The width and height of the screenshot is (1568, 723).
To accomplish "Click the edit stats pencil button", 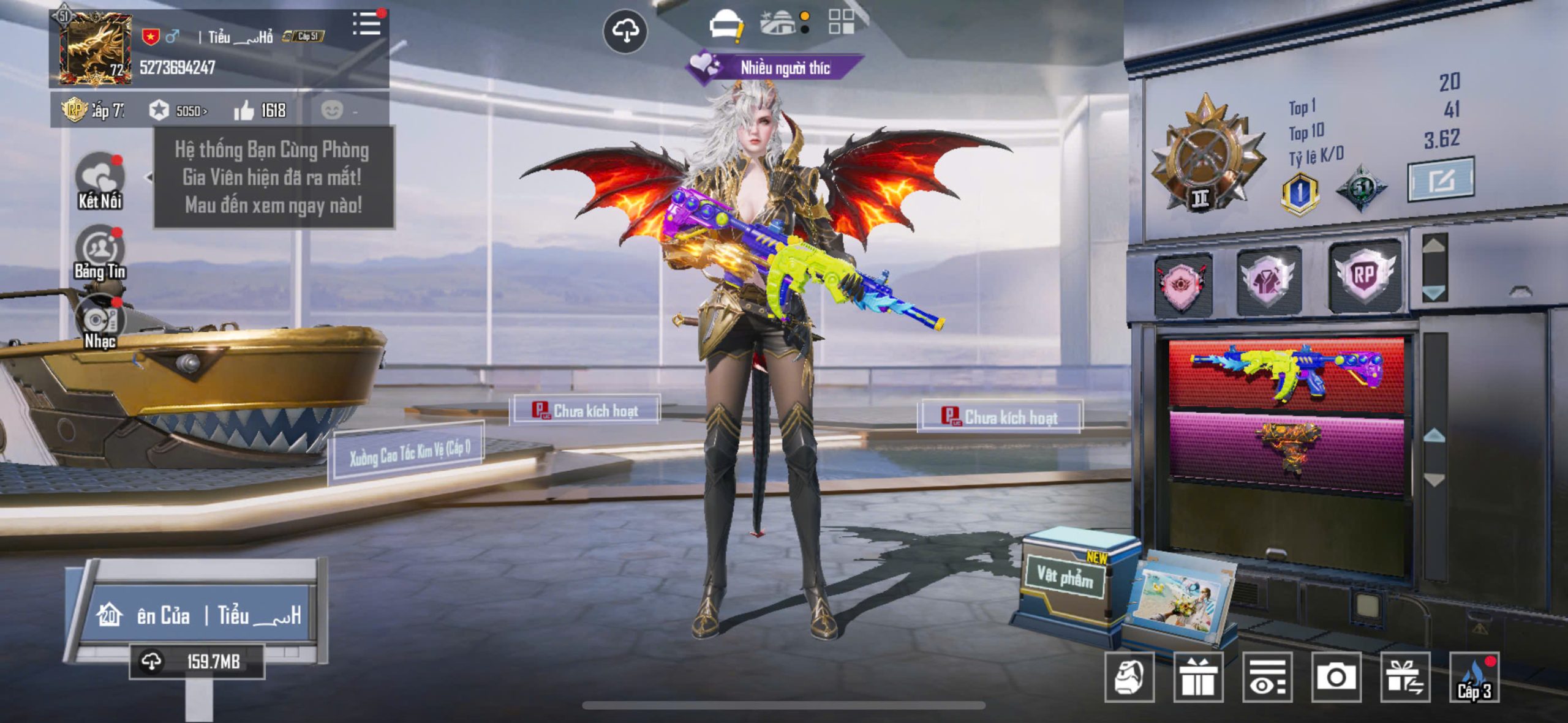I will click(1441, 179).
